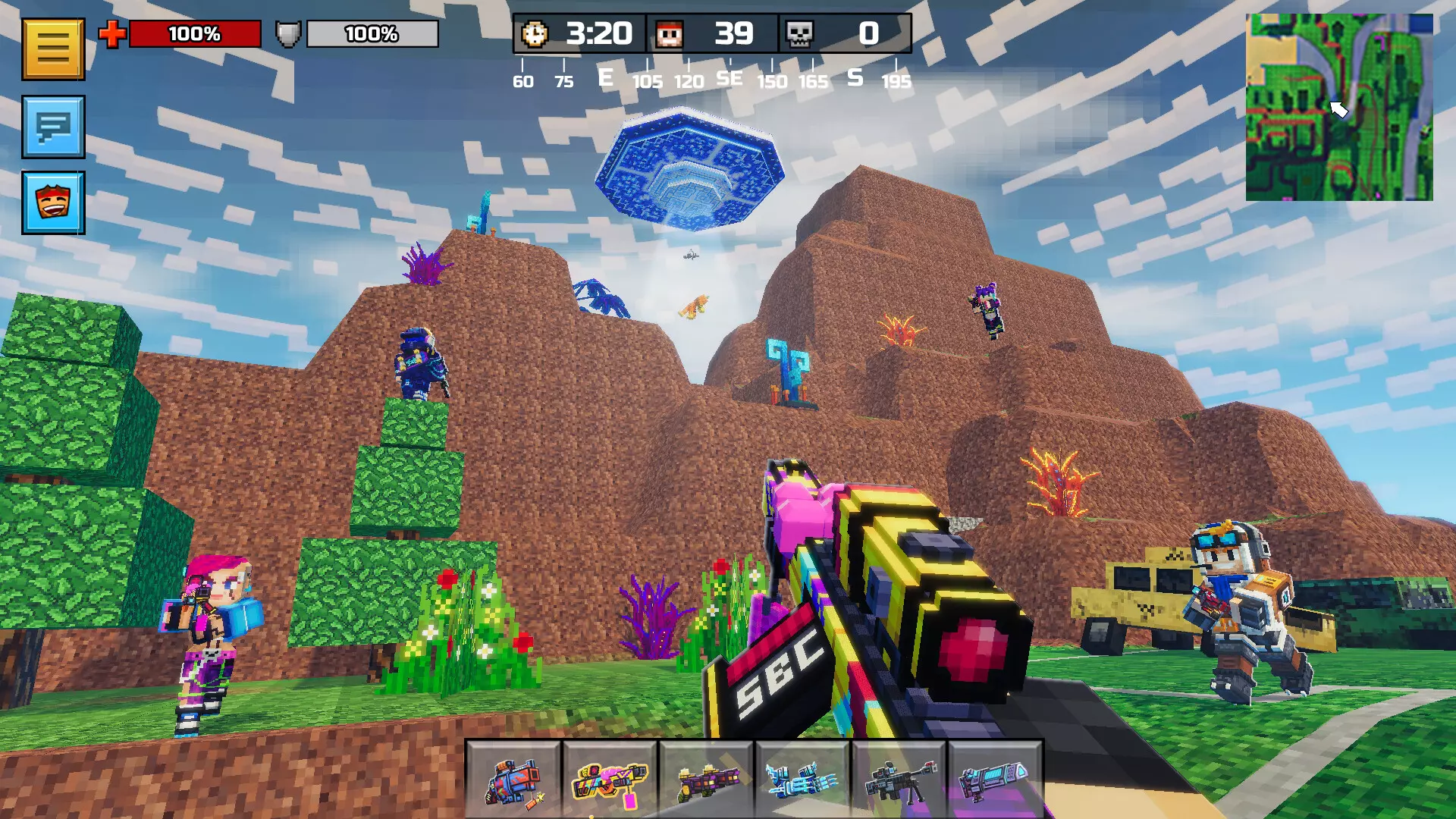Click the kills counter face icon

[670, 33]
